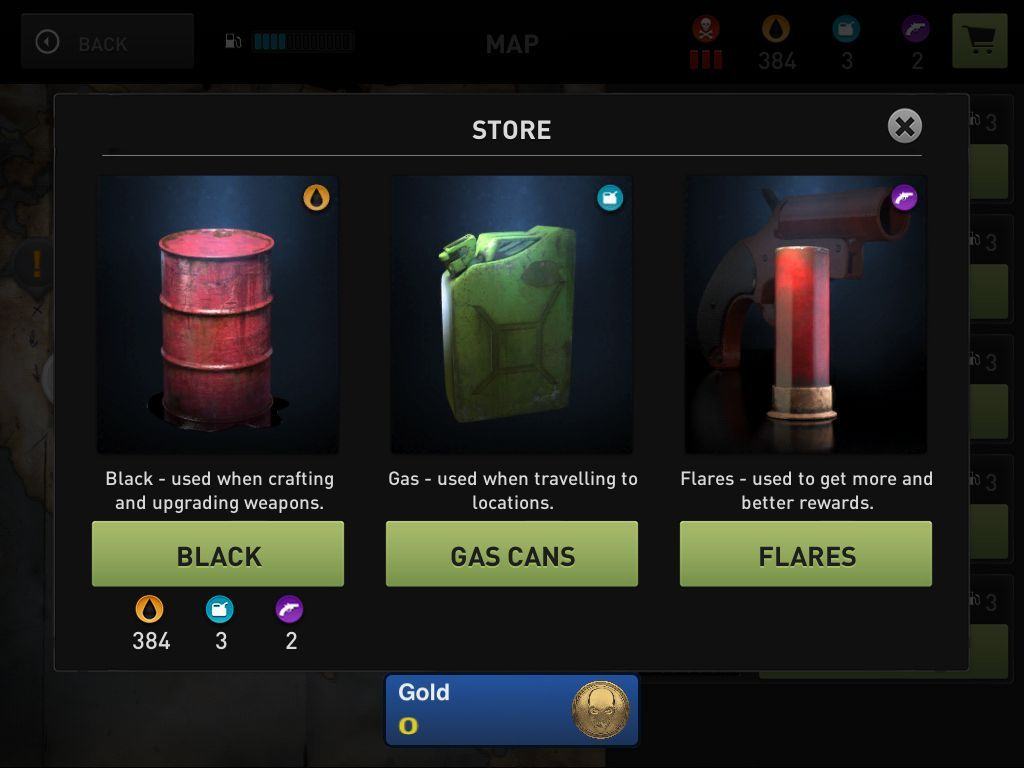Open the Black purchase options
Viewport: 1024px width, 768px height.
218,554
